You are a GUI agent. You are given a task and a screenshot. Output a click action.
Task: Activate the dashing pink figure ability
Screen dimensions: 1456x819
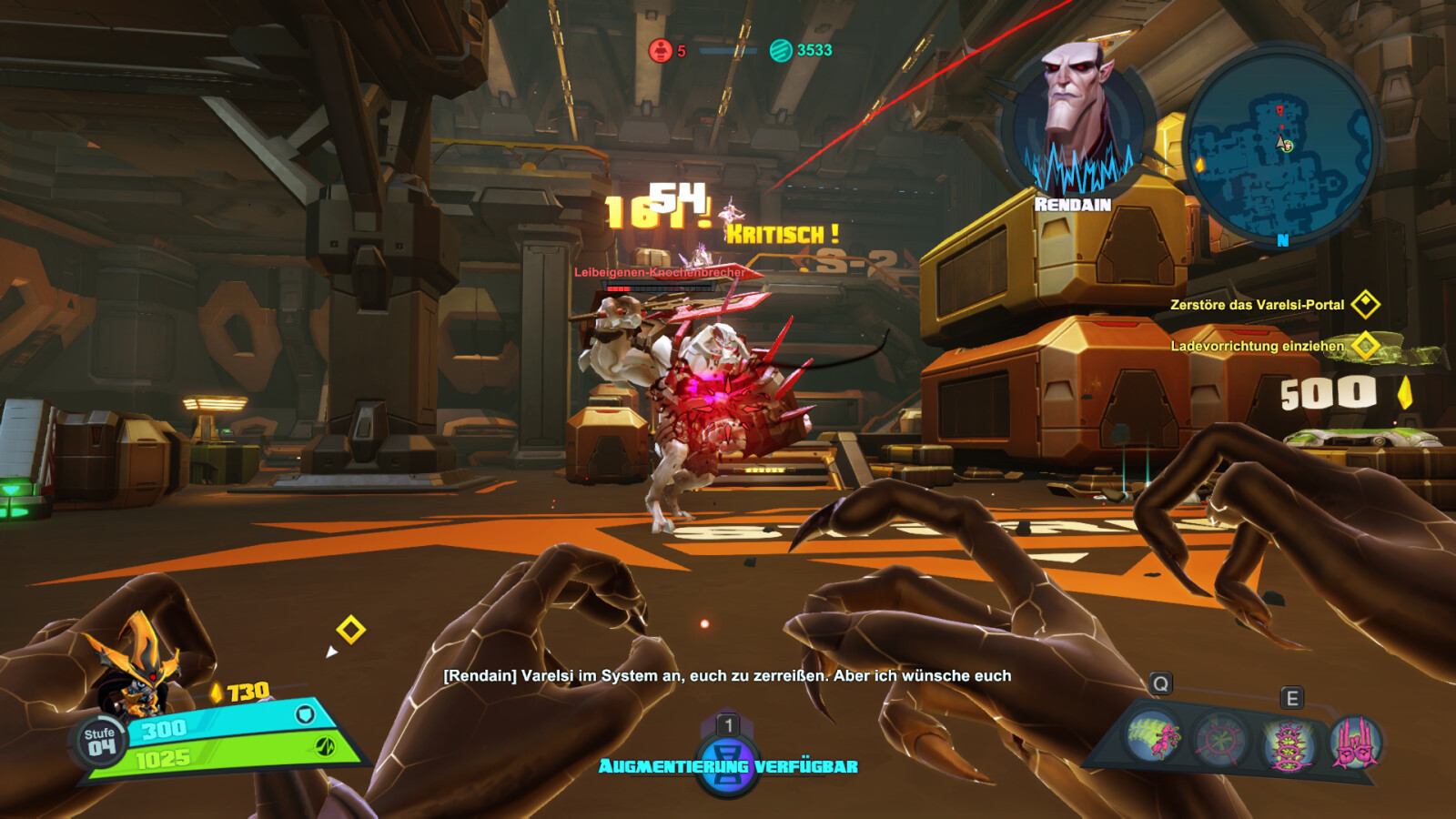click(1153, 736)
